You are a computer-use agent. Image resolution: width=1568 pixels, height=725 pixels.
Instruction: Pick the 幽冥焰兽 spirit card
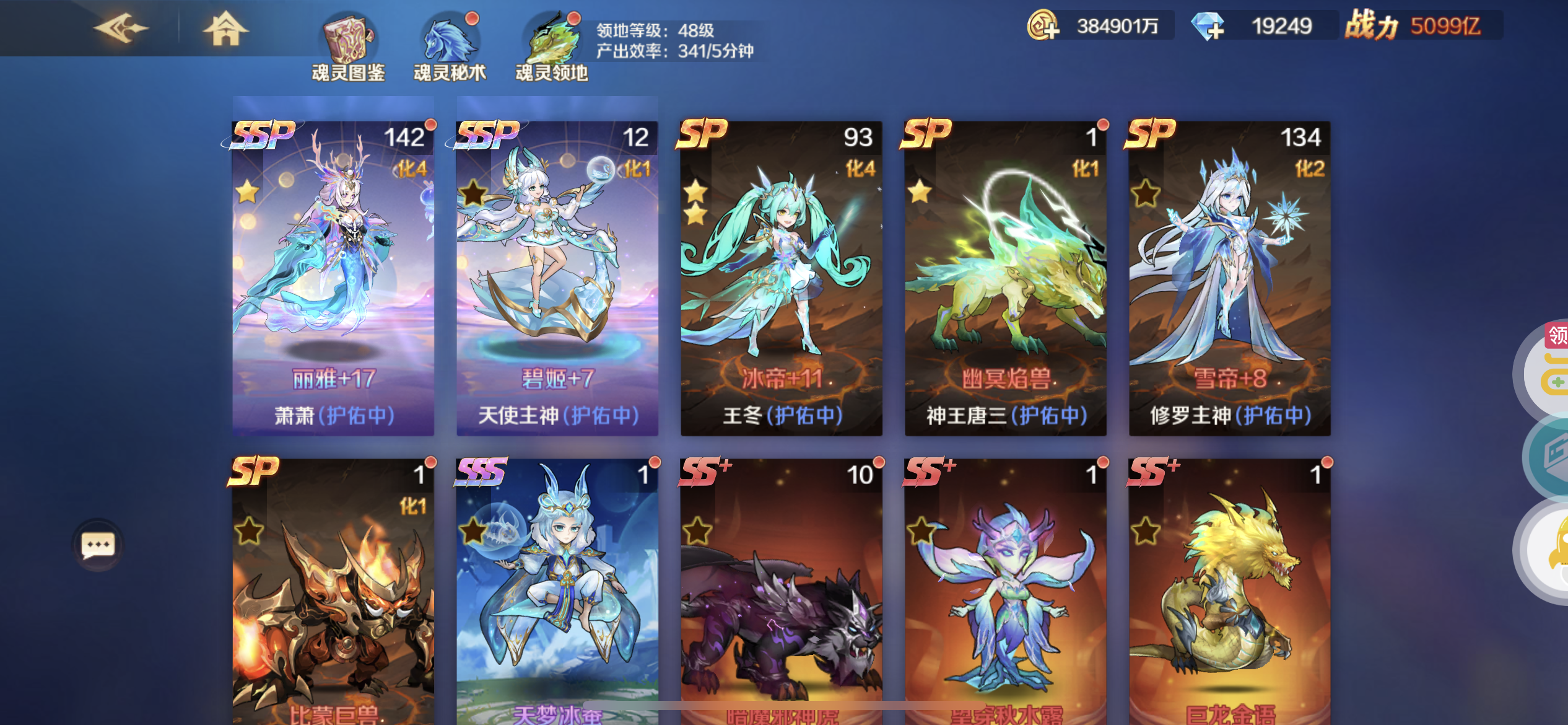pyautogui.click(x=1006, y=278)
